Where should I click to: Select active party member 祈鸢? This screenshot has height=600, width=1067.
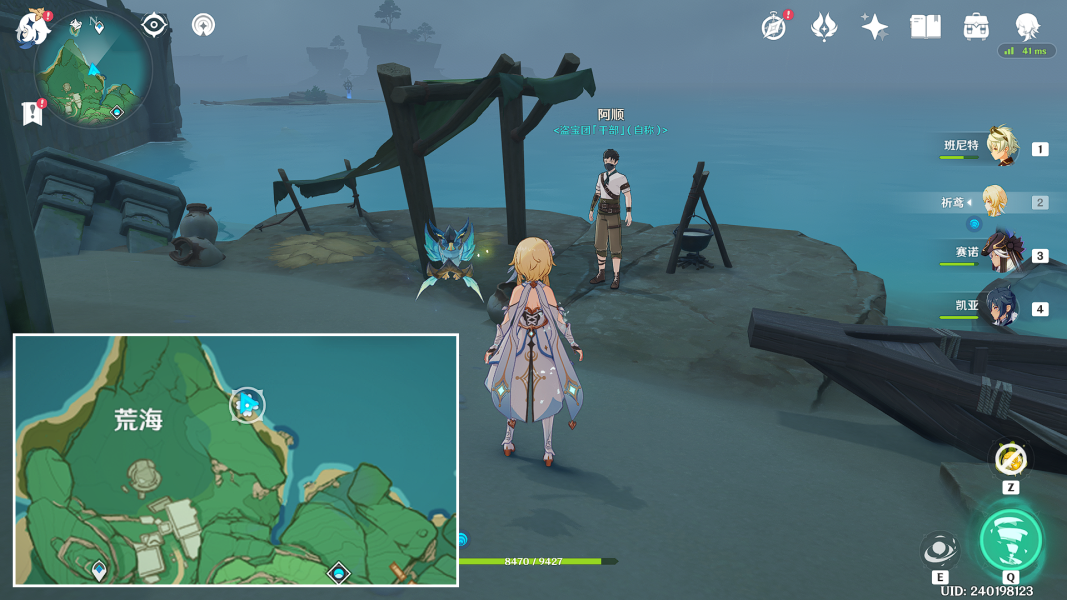[x=994, y=201]
